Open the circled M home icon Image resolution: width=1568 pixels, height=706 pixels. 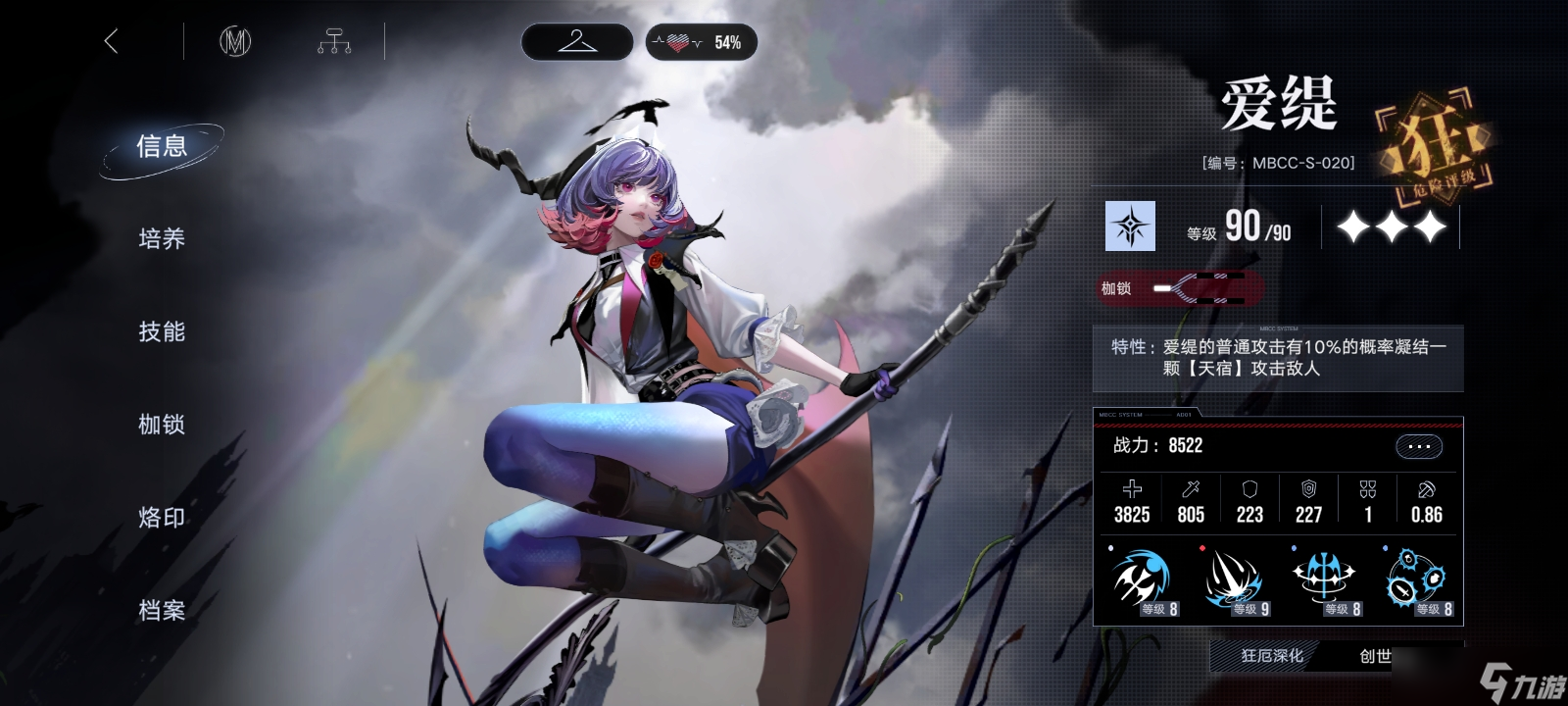click(x=235, y=41)
